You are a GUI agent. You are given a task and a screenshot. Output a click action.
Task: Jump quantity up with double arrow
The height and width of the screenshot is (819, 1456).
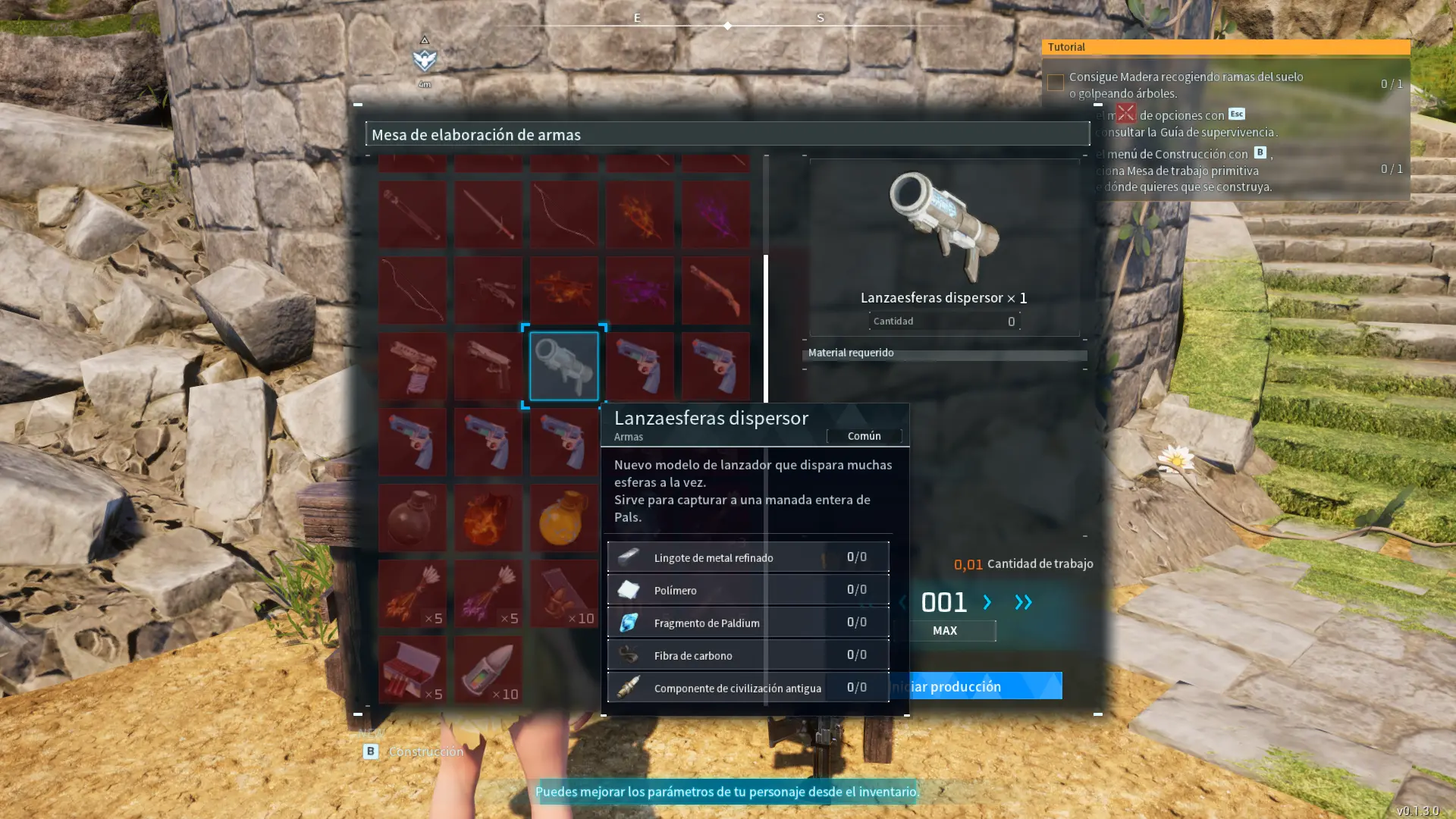(1023, 602)
